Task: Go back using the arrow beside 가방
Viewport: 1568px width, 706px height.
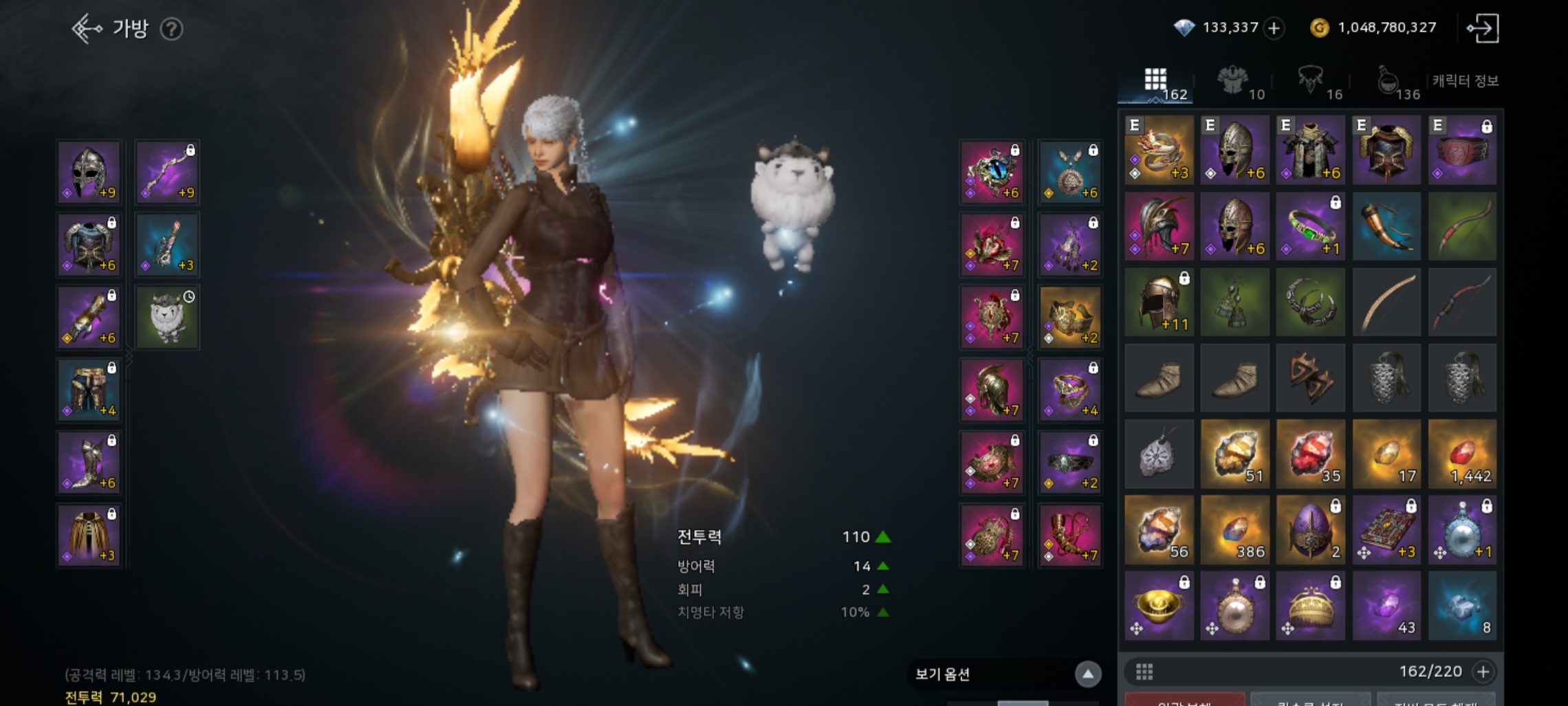Action: 87,29
